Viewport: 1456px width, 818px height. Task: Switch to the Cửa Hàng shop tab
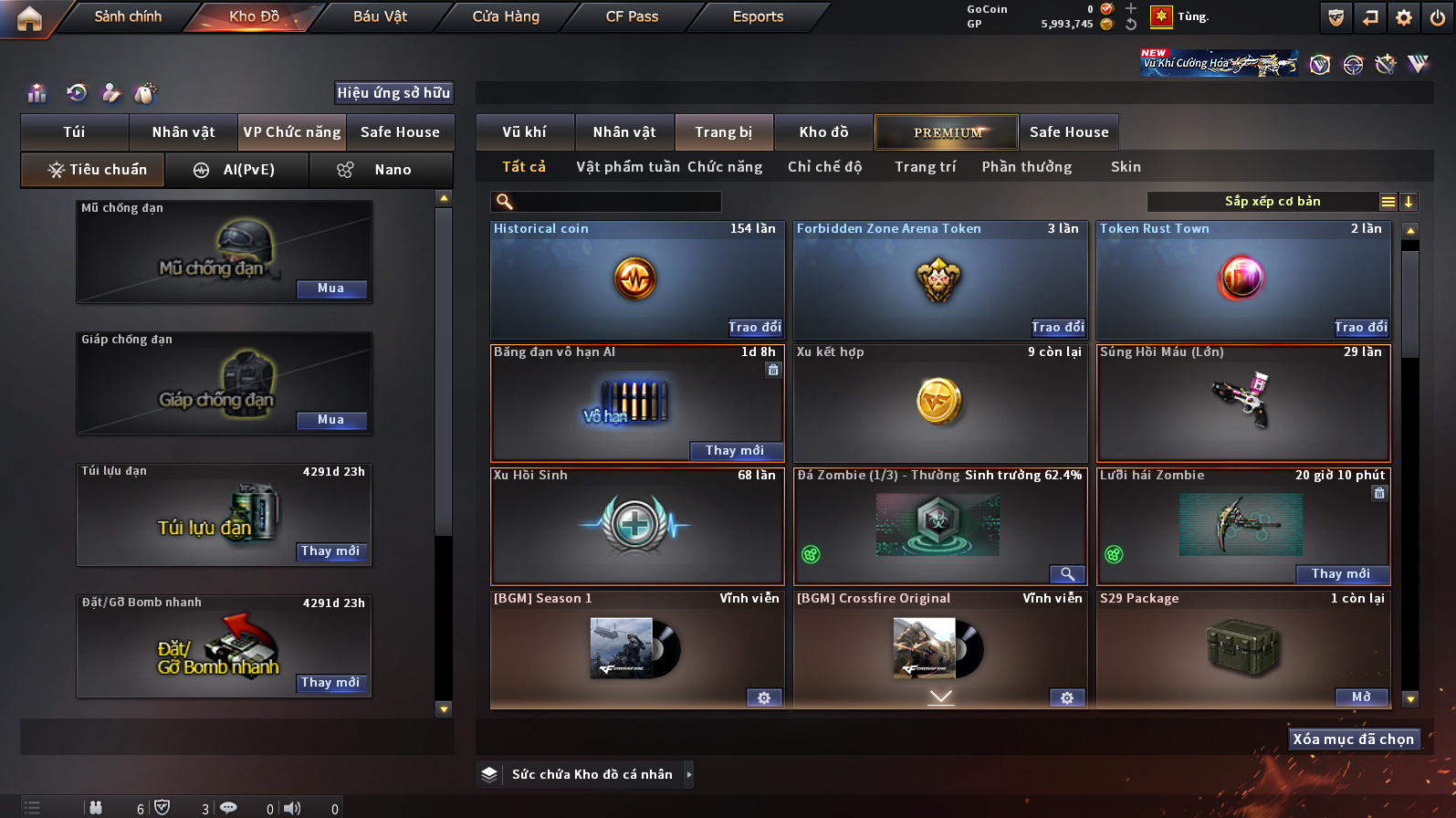pyautogui.click(x=506, y=16)
